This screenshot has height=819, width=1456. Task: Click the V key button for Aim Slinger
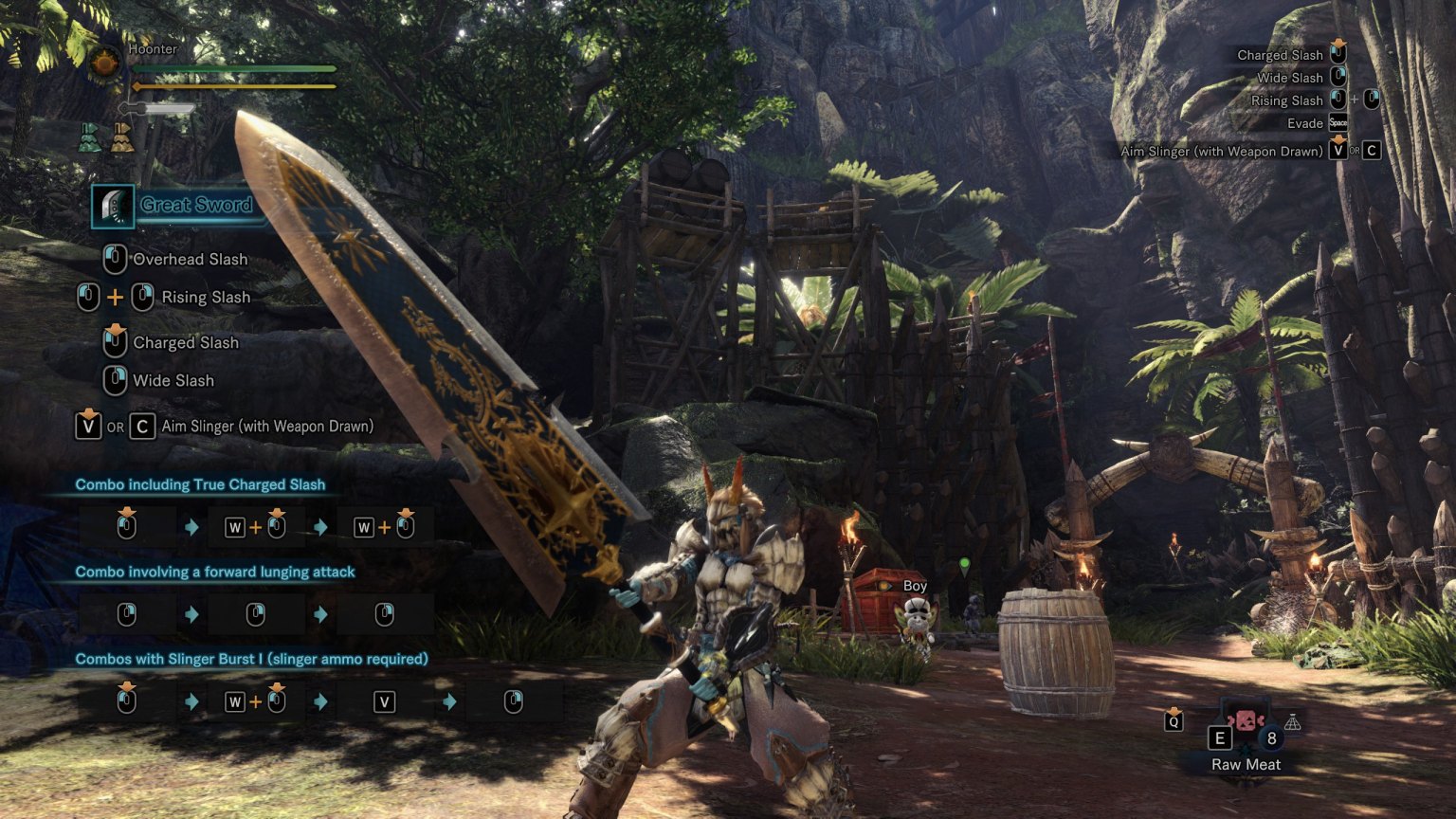(88, 426)
